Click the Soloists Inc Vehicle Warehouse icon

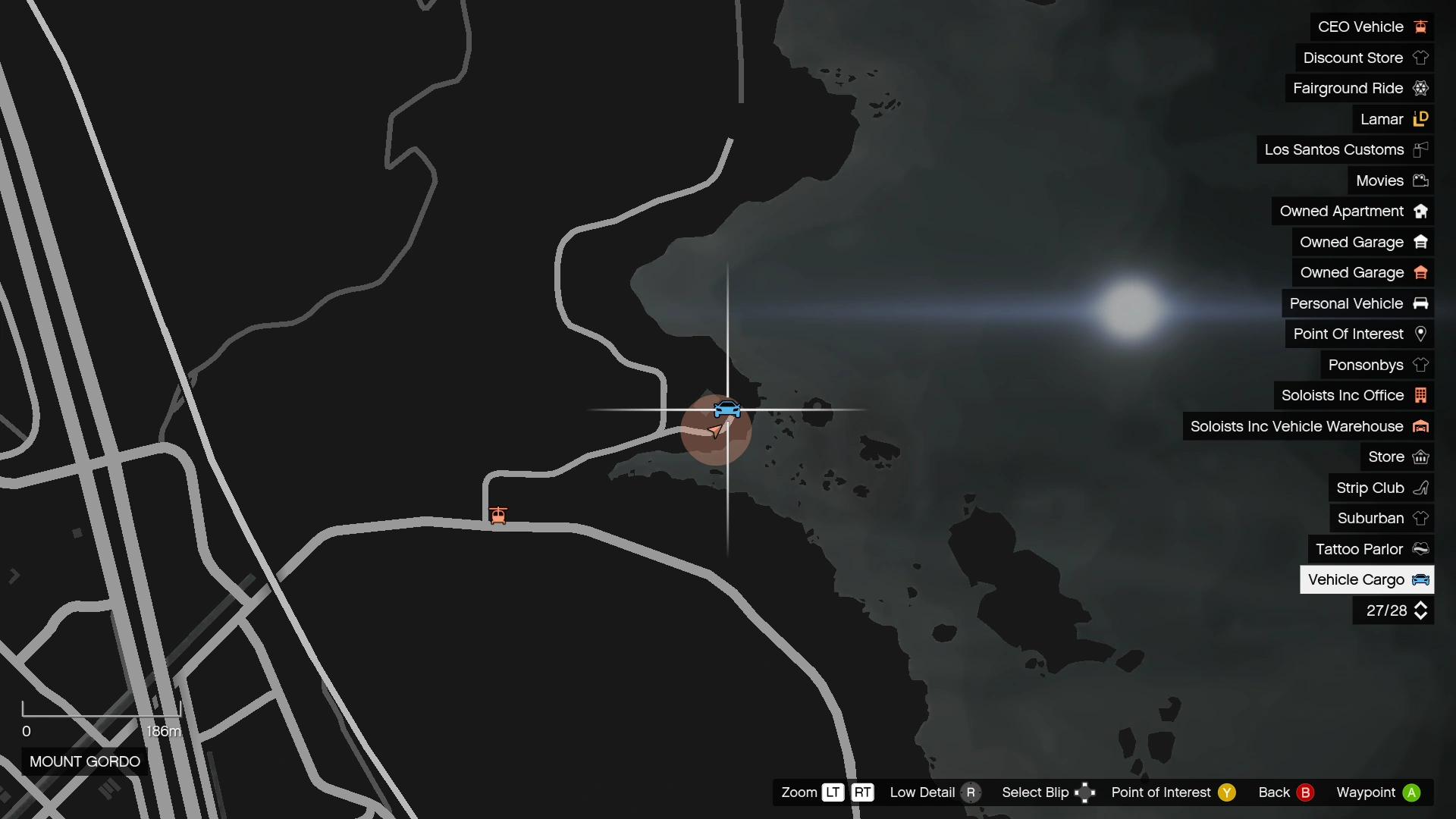point(1420,426)
